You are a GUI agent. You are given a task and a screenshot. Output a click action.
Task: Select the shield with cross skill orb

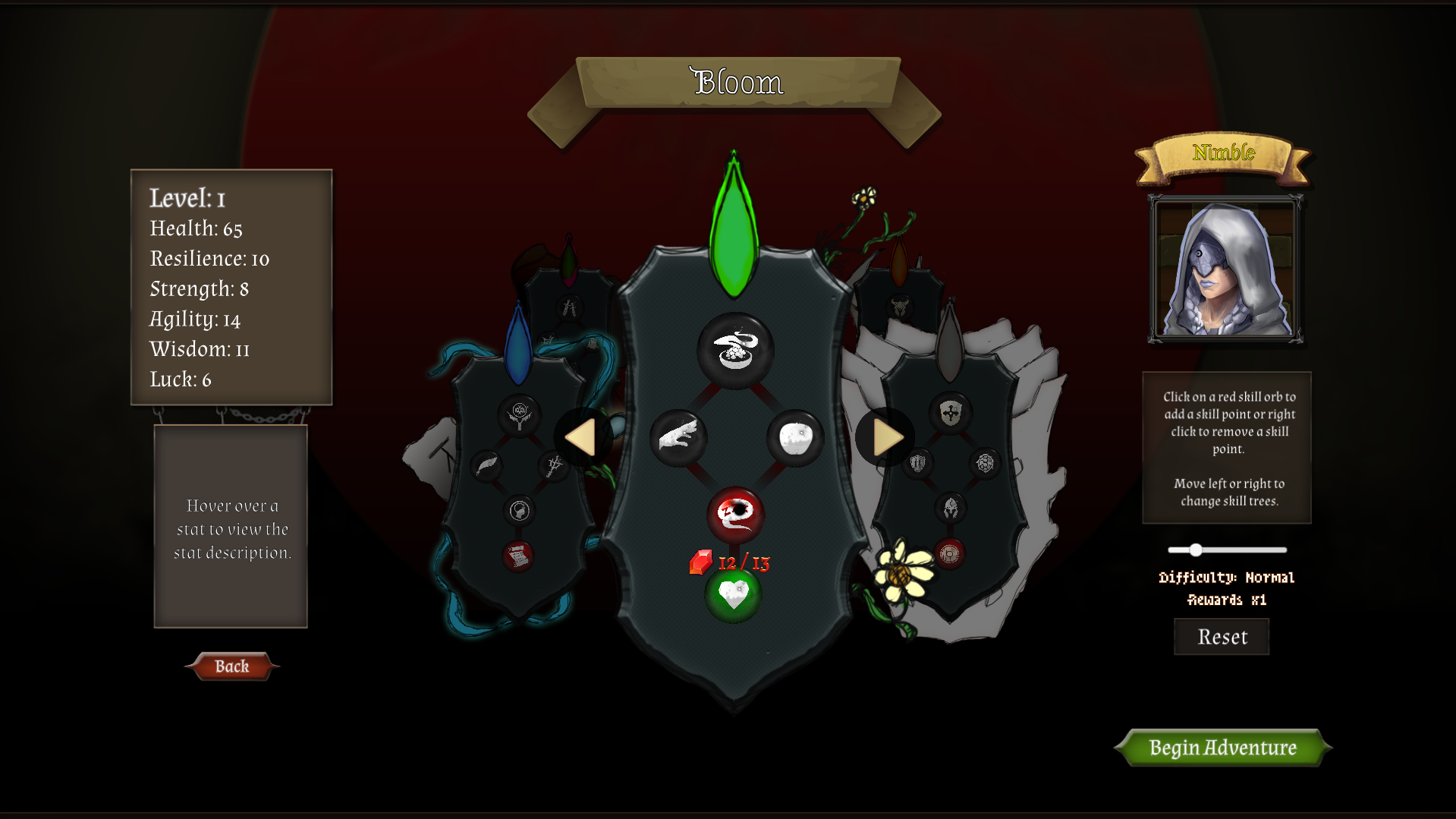tap(949, 413)
